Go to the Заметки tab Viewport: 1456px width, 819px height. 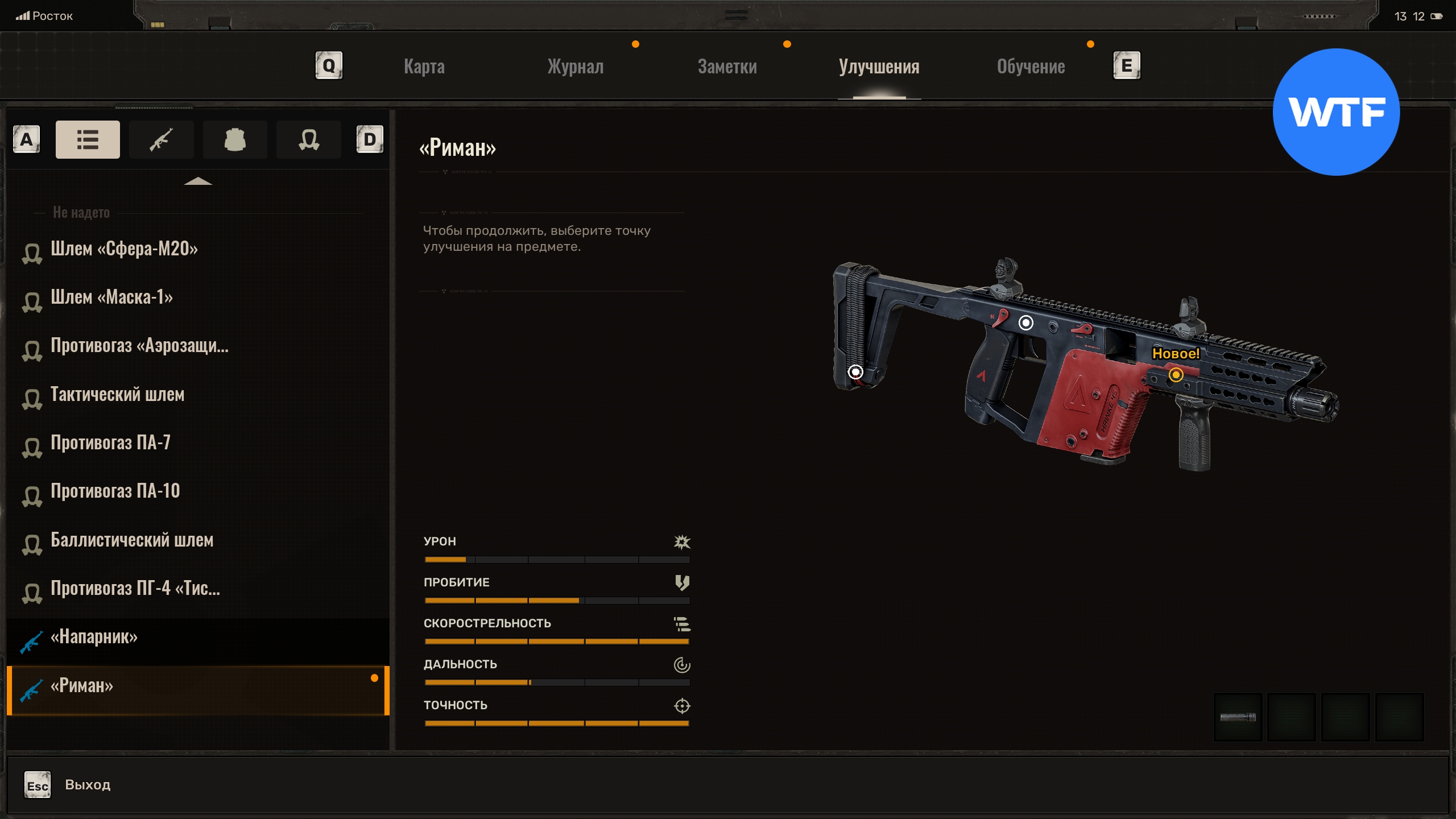click(727, 67)
